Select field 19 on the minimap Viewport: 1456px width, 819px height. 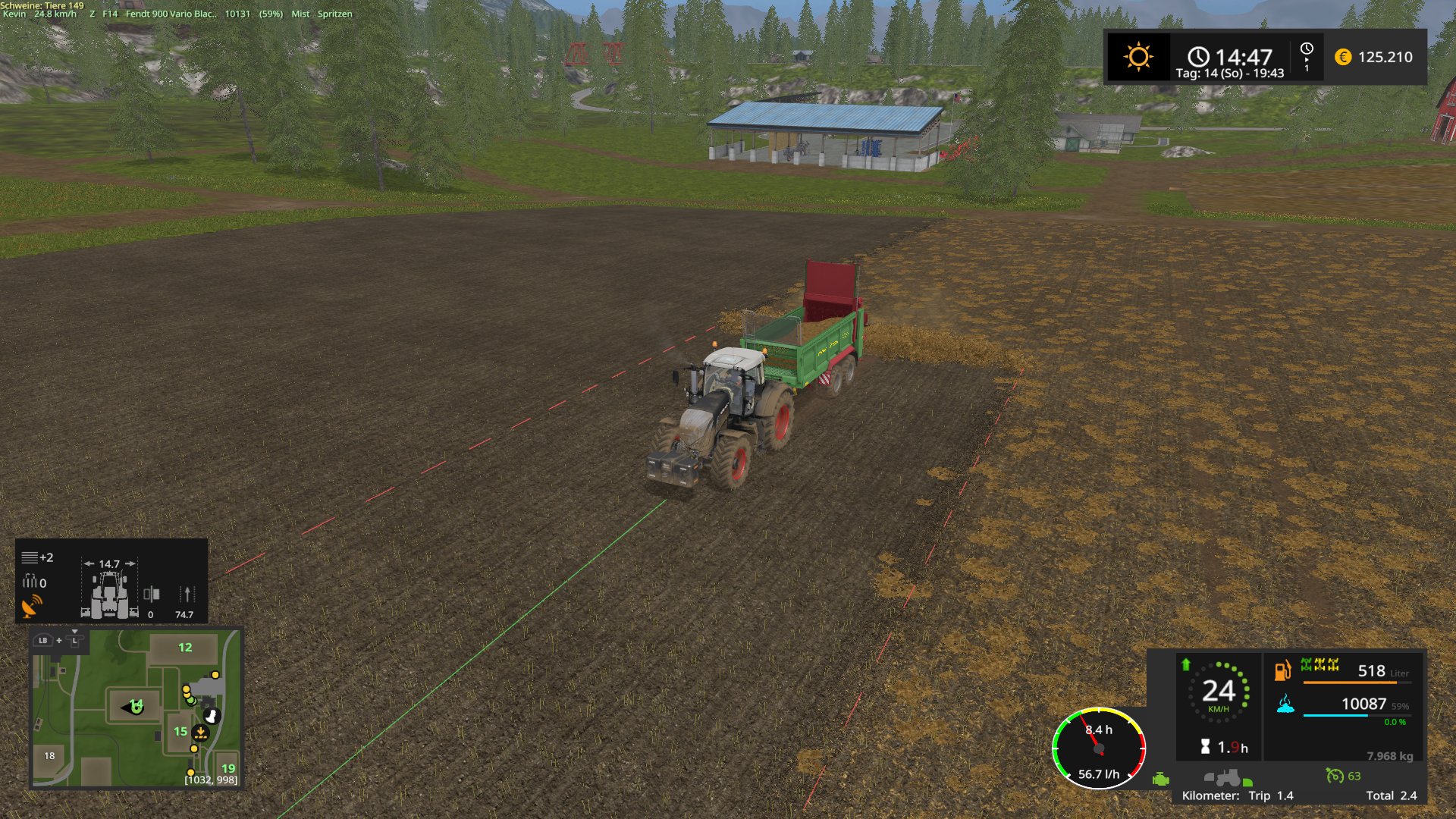227,768
